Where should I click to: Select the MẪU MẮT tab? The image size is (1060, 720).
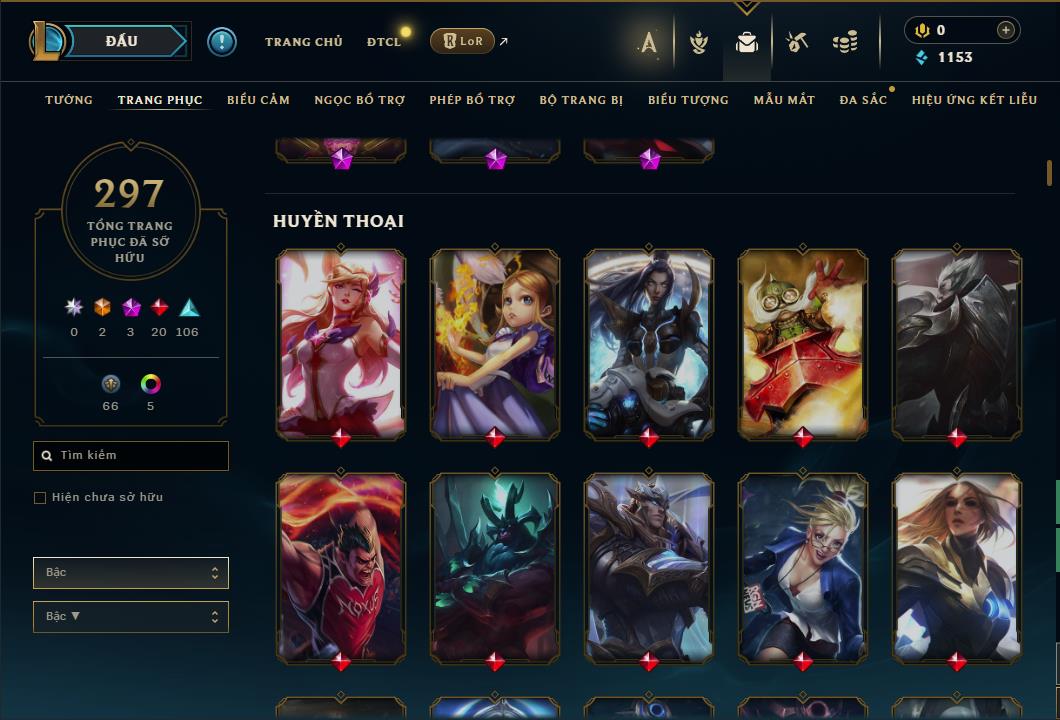pos(784,100)
